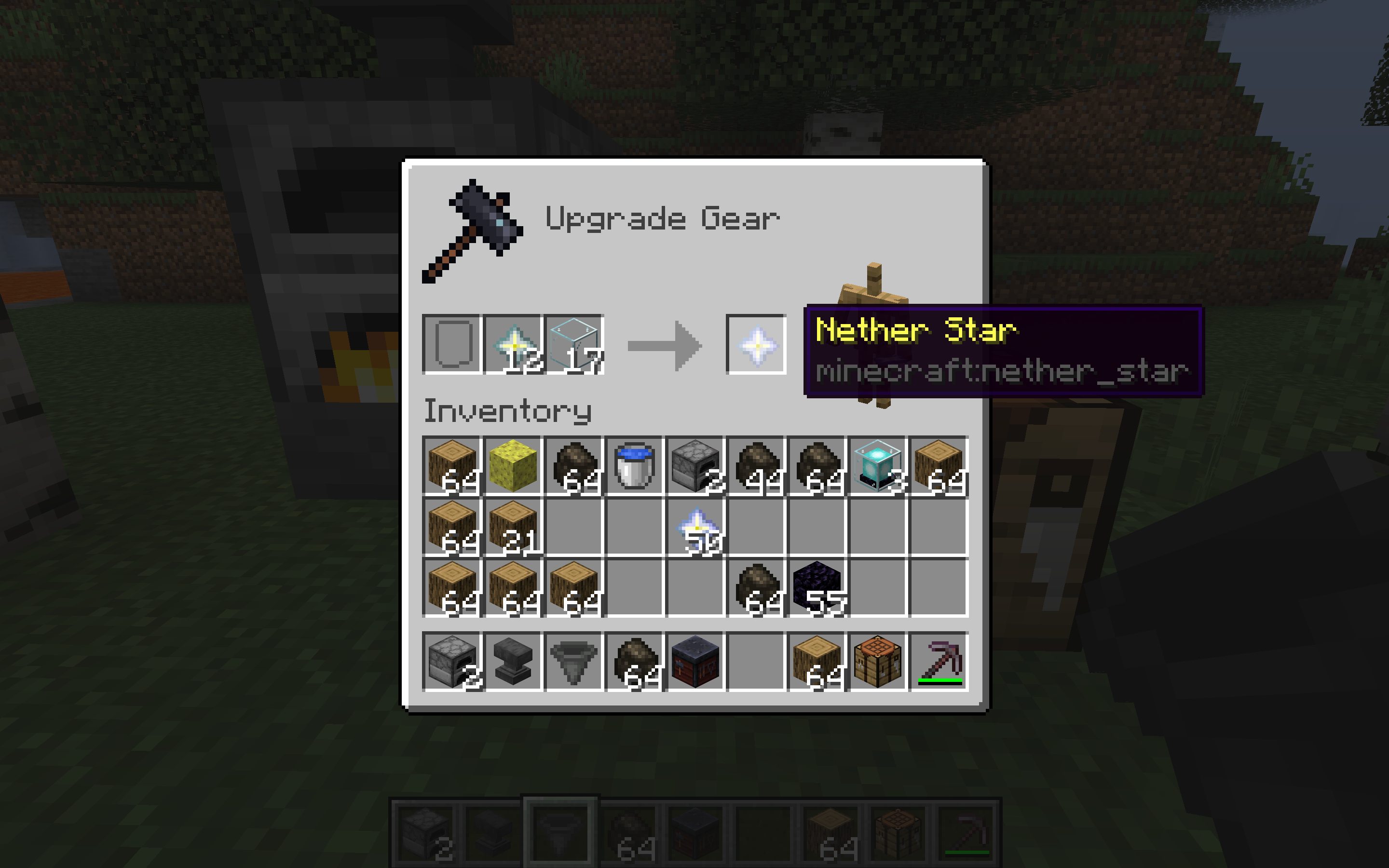The image size is (1389, 868).
Task: Pick up the stack of 17 glass blocks
Action: [x=574, y=344]
